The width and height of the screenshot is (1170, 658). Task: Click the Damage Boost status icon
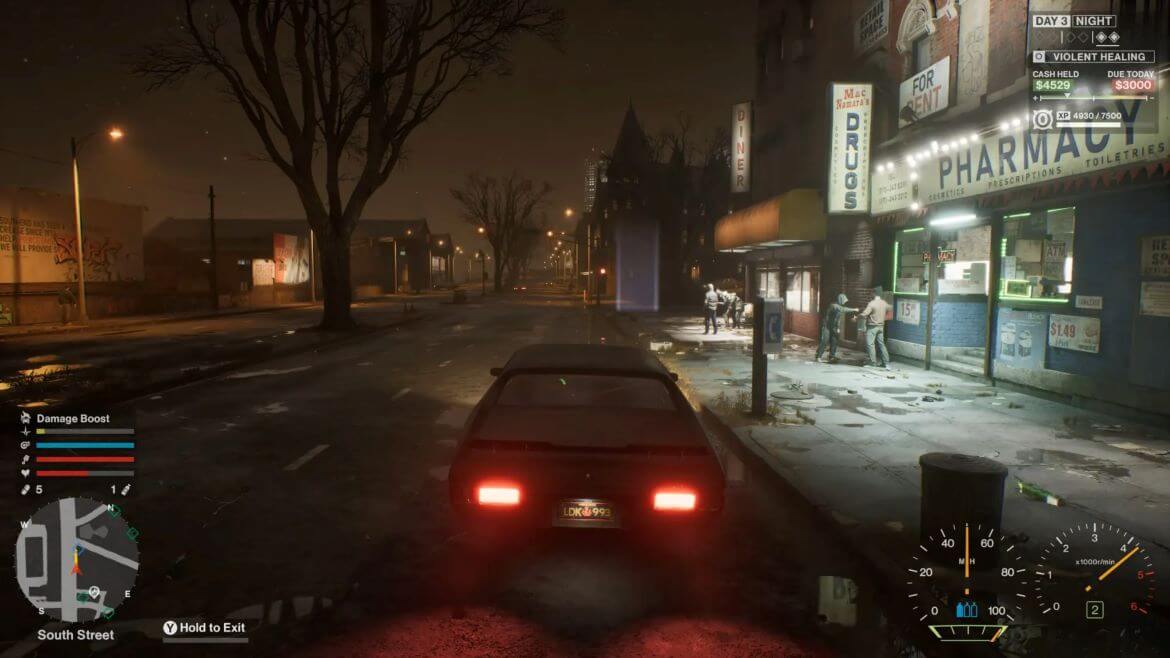point(26,418)
